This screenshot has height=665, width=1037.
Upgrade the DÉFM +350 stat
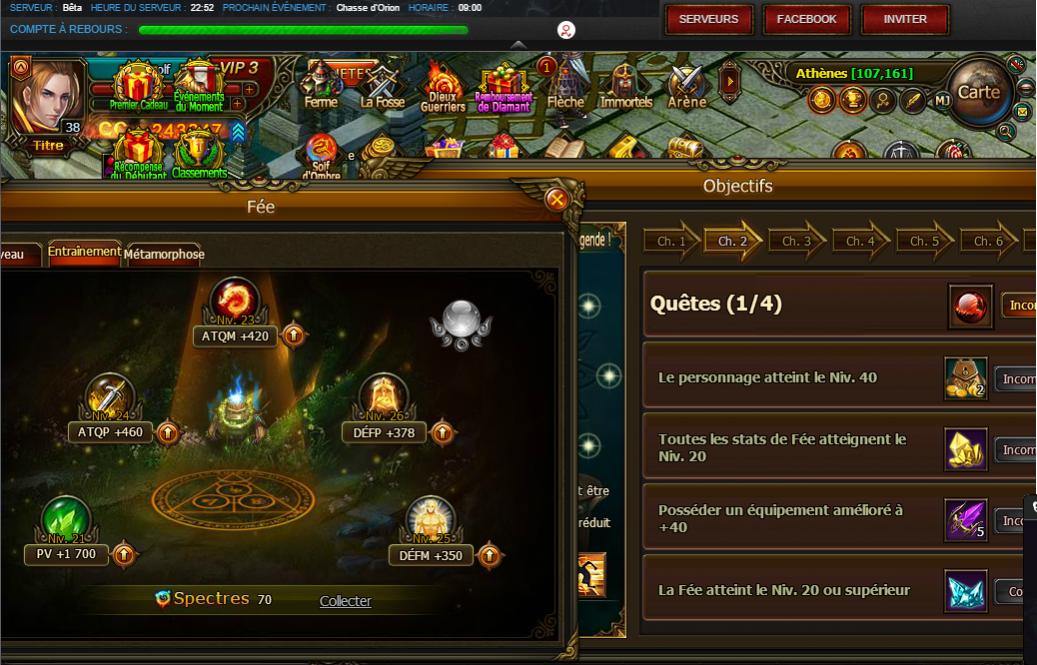click(489, 555)
